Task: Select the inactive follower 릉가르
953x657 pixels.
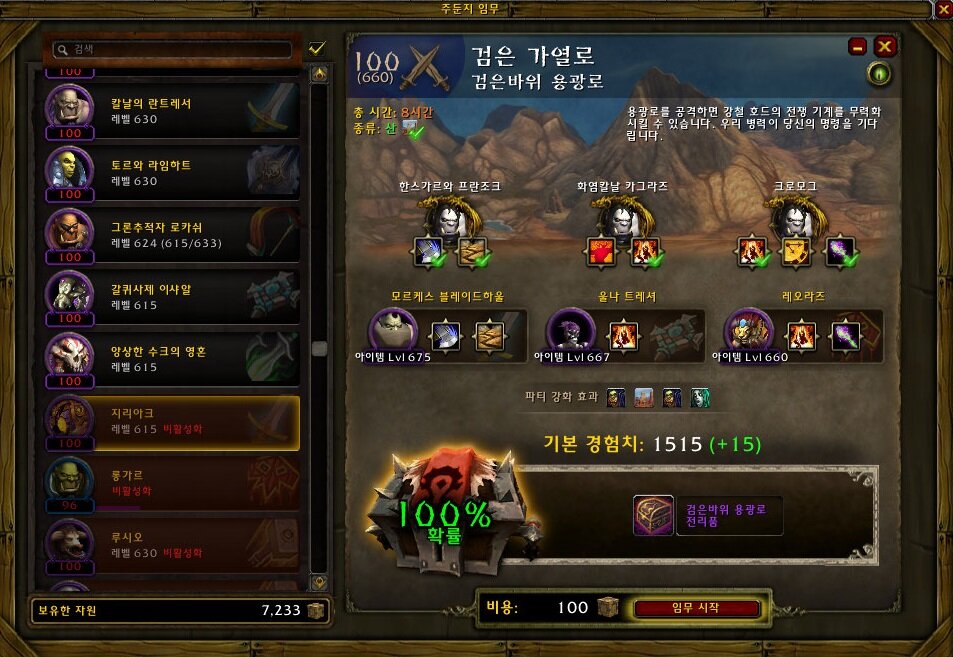Action: pos(172,485)
